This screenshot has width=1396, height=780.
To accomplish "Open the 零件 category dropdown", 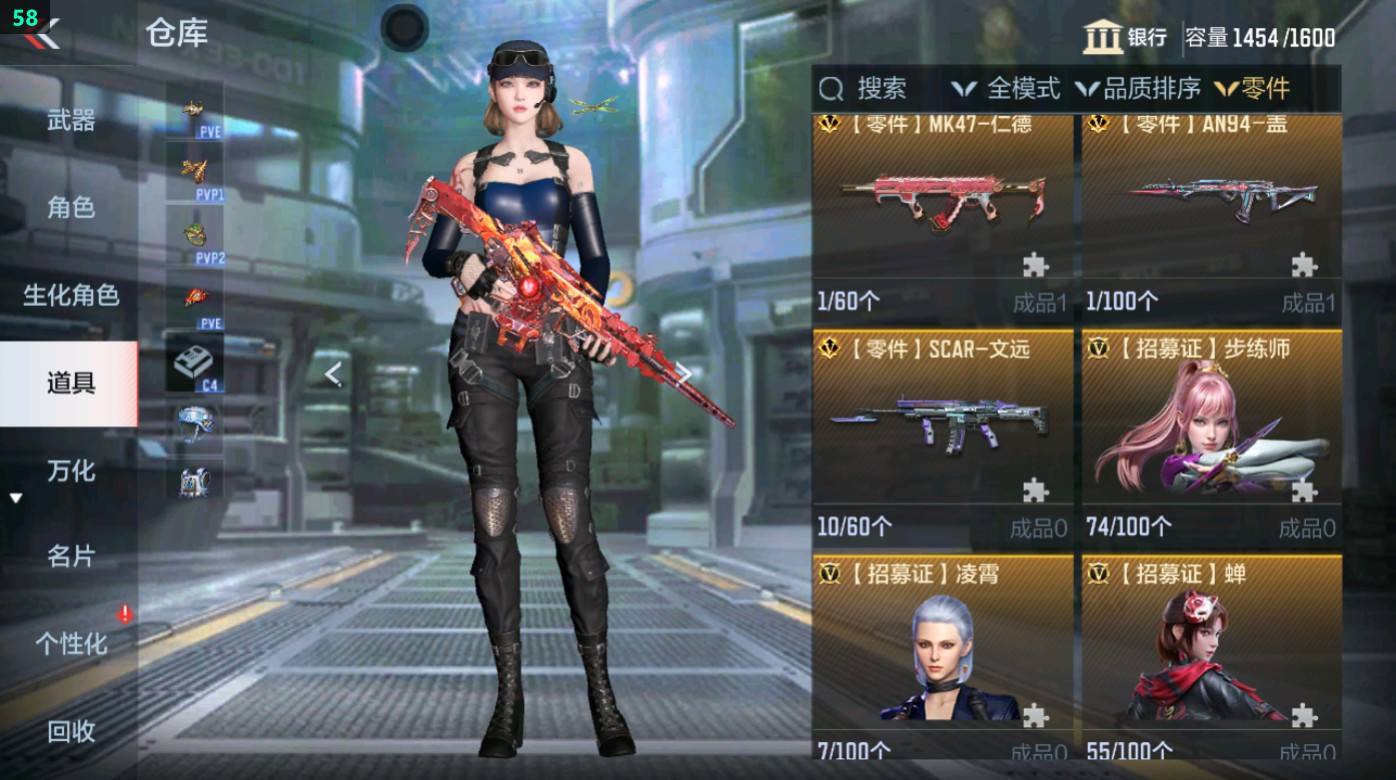I will coord(1253,89).
